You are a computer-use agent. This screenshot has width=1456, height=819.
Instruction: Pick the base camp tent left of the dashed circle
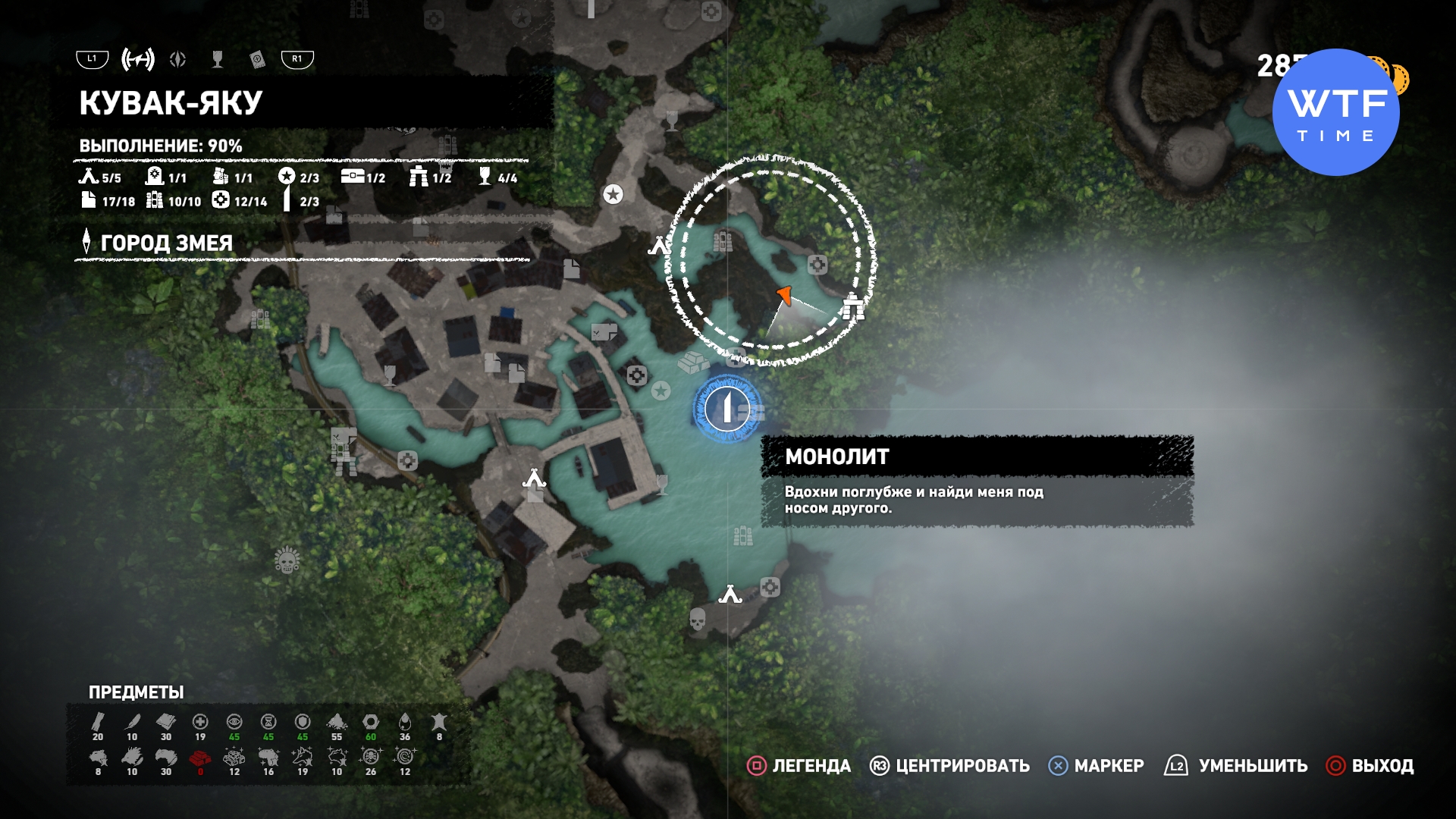[658, 246]
